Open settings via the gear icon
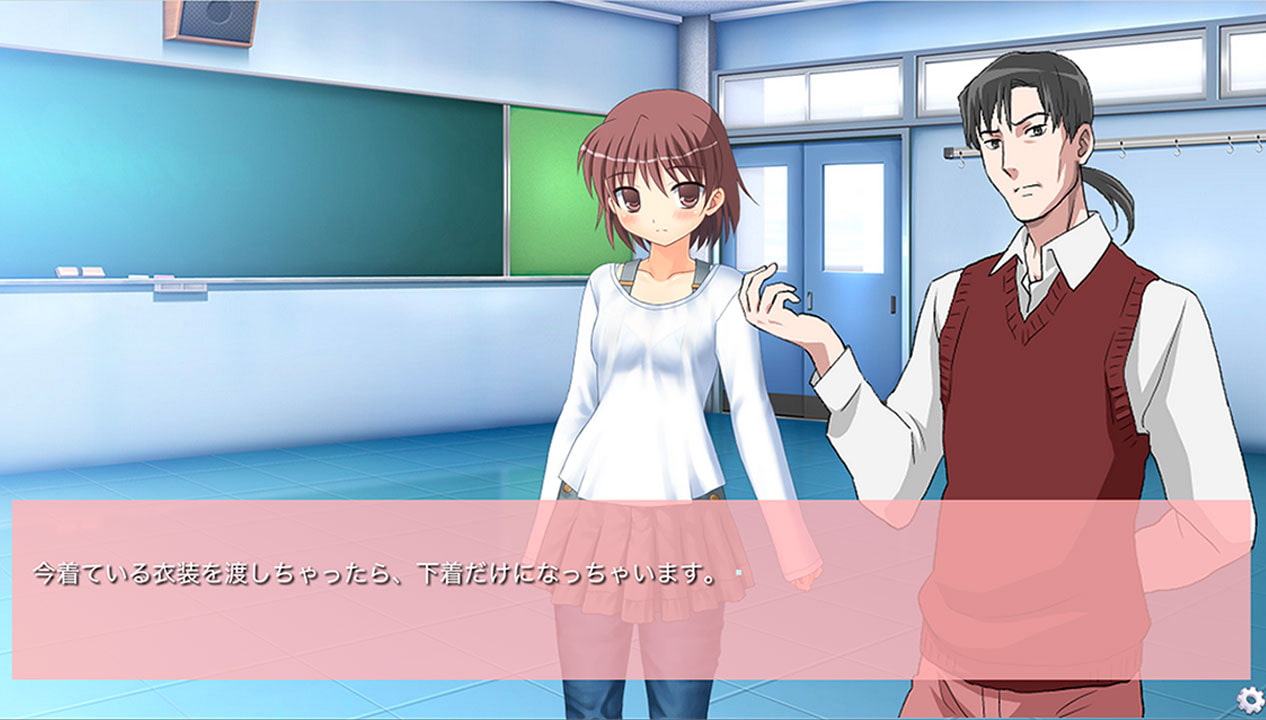Screen dimensions: 1266x720 1248,698
